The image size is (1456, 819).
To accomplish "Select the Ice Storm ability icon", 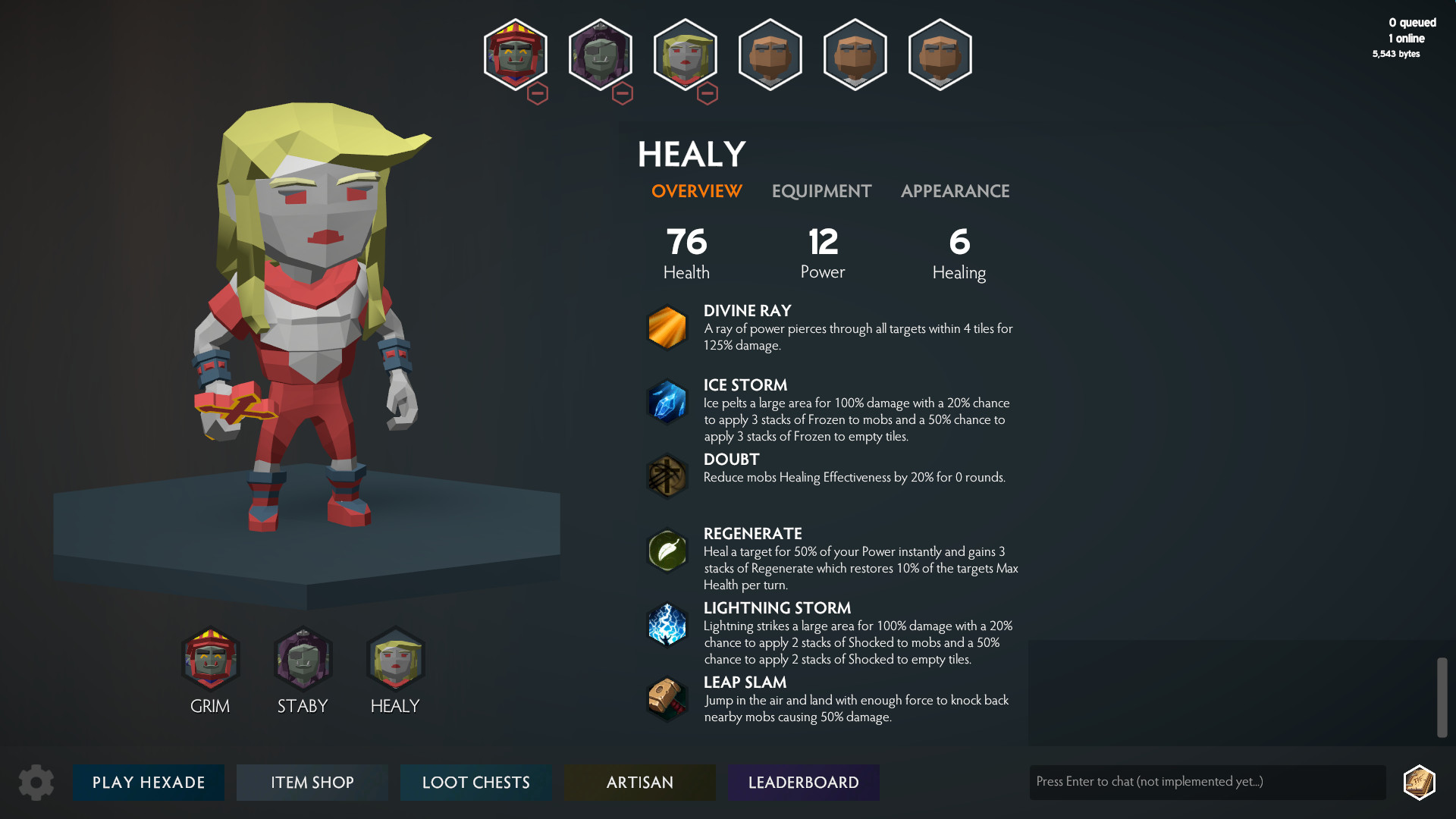I will pyautogui.click(x=667, y=401).
